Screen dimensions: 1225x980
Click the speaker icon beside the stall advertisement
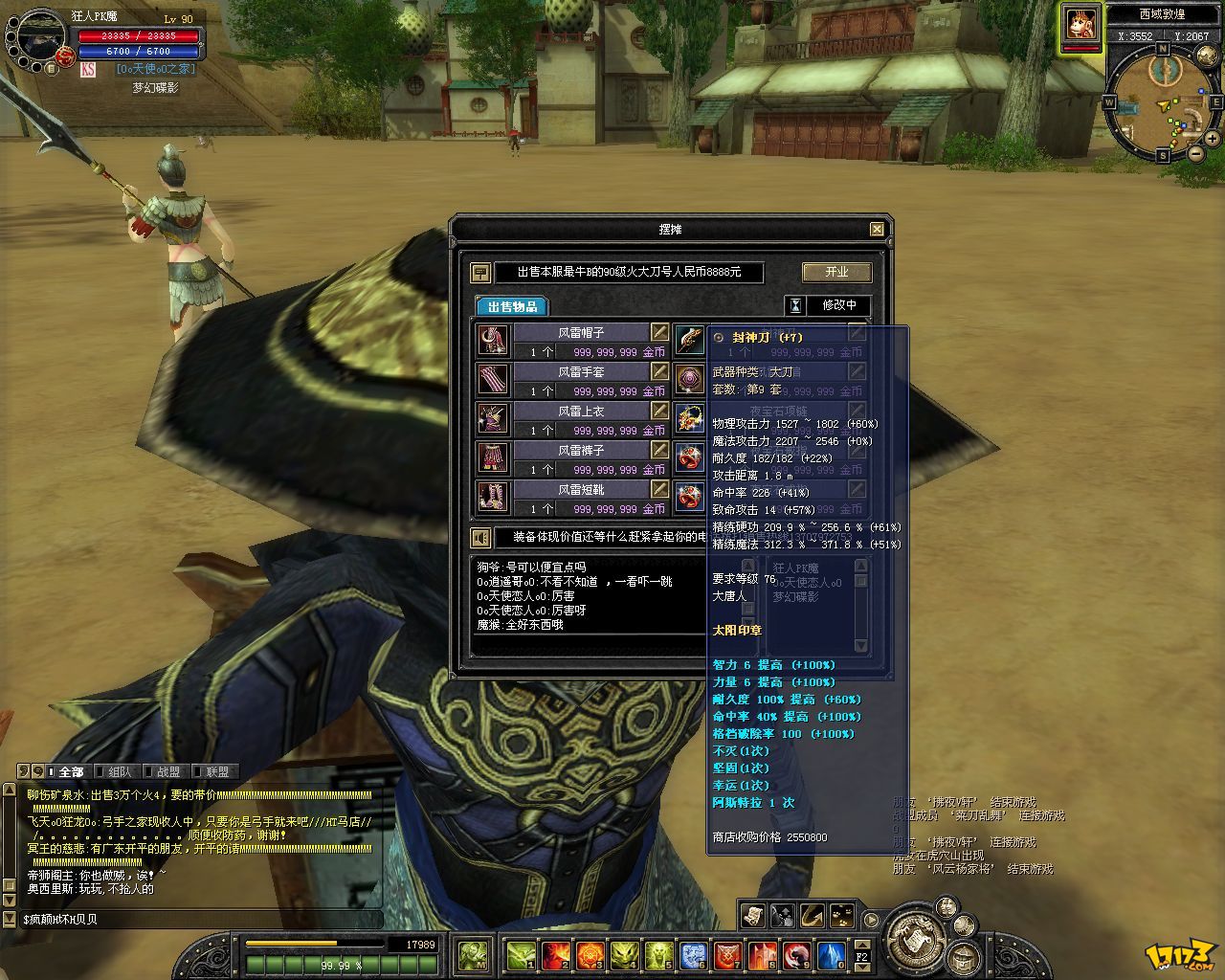tap(481, 538)
